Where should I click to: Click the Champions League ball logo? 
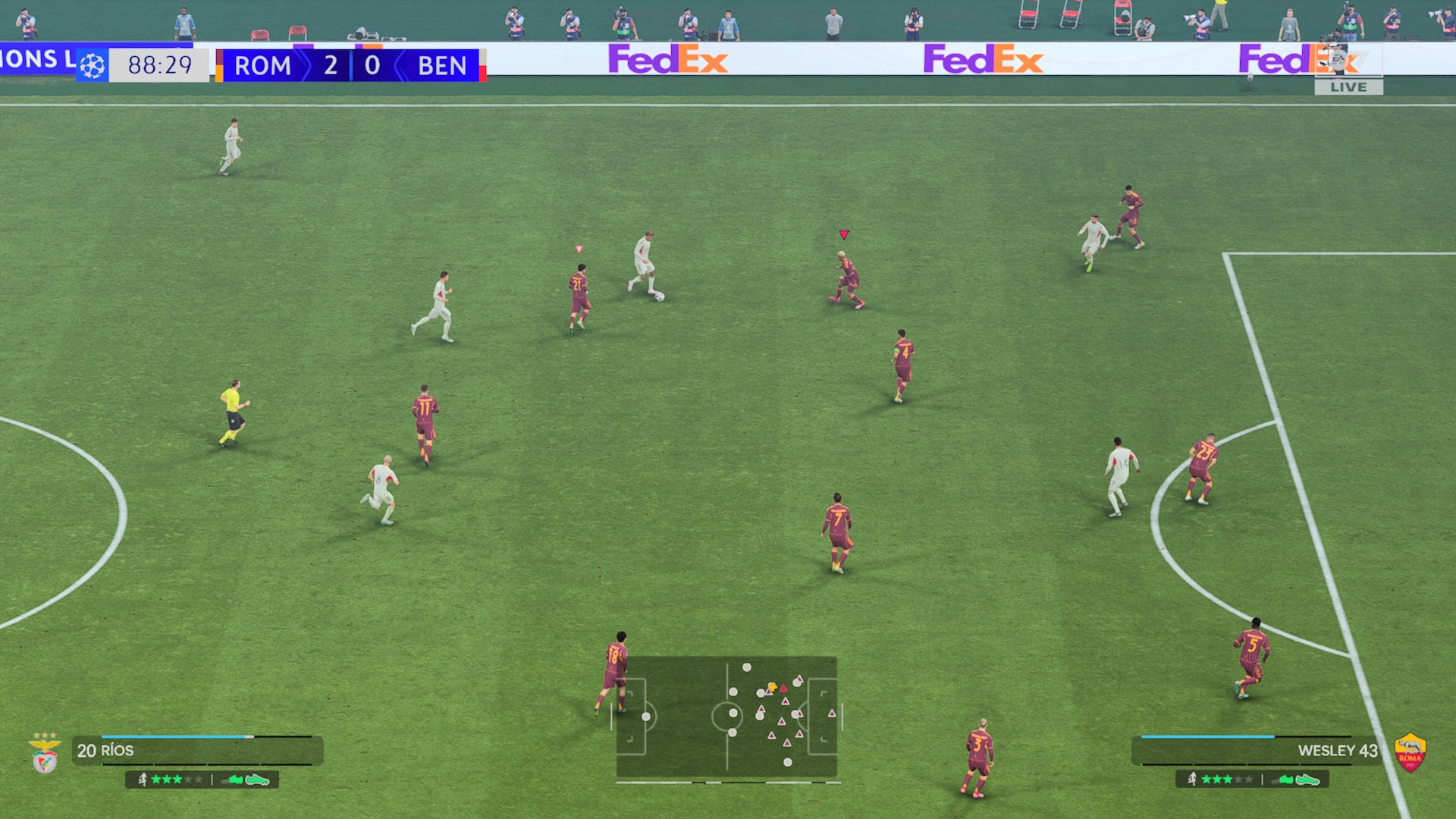[x=93, y=66]
